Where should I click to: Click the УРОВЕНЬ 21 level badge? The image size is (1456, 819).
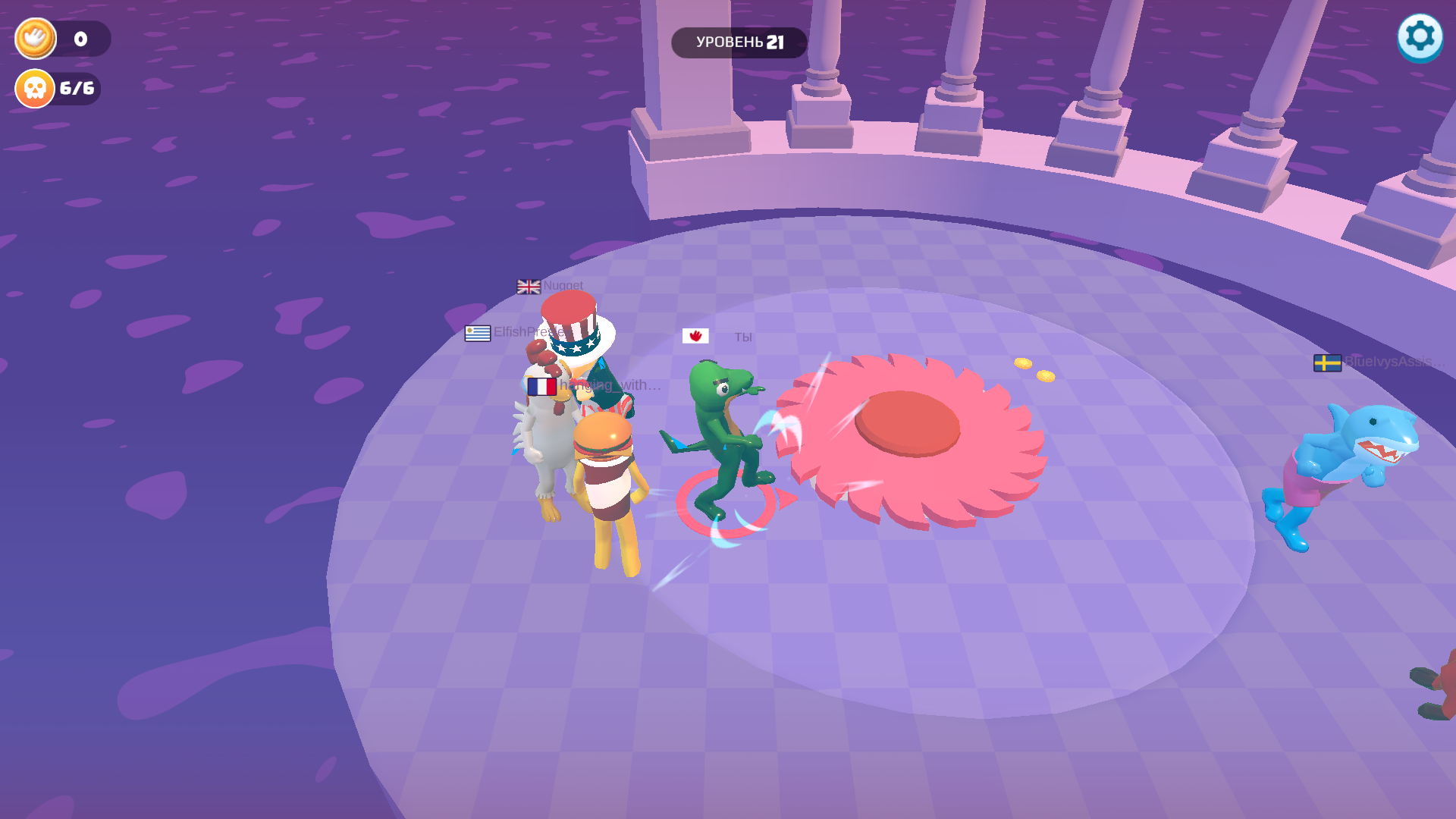[739, 42]
